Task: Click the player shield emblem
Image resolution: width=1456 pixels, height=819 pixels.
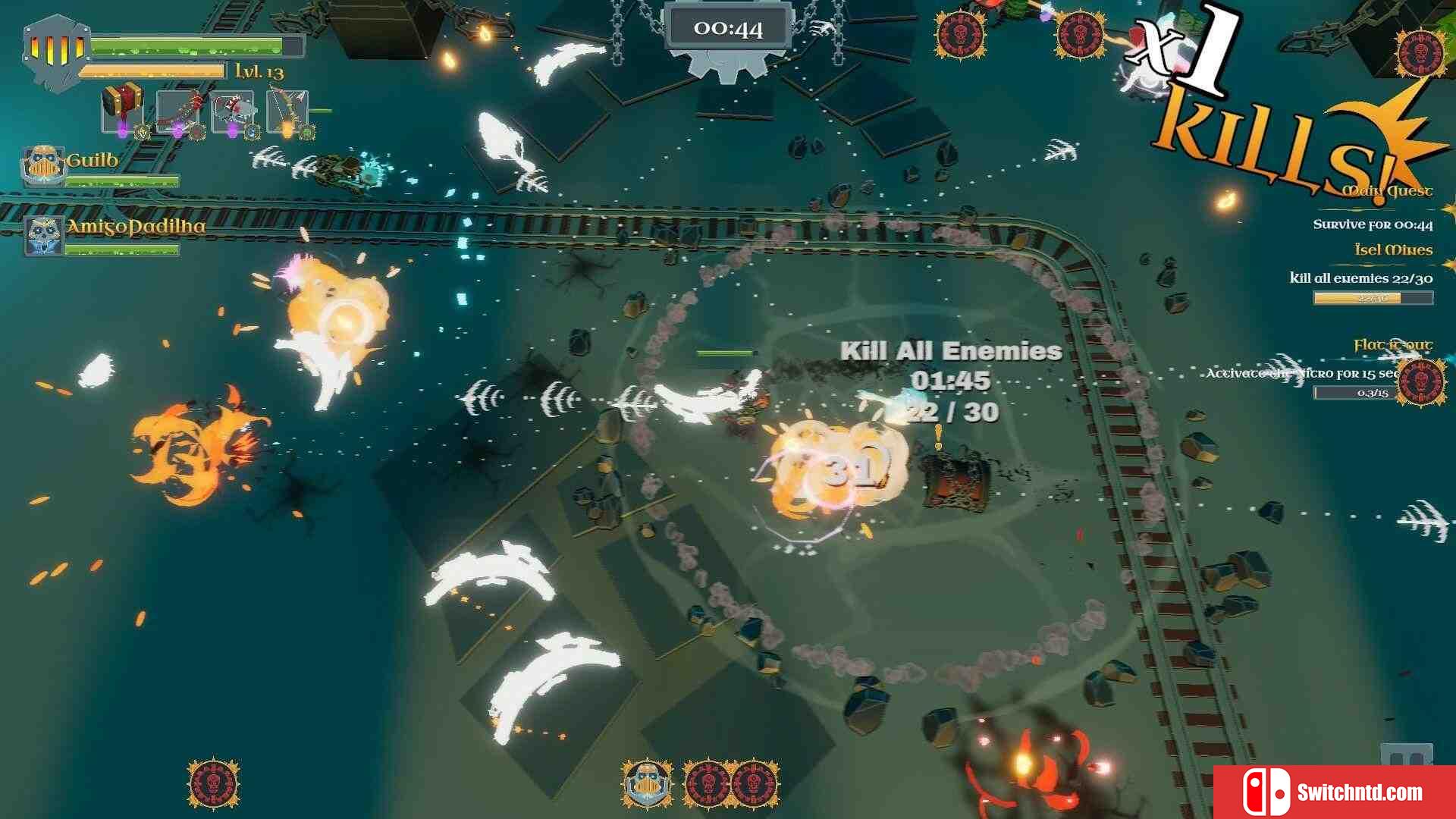Action: [x=55, y=52]
